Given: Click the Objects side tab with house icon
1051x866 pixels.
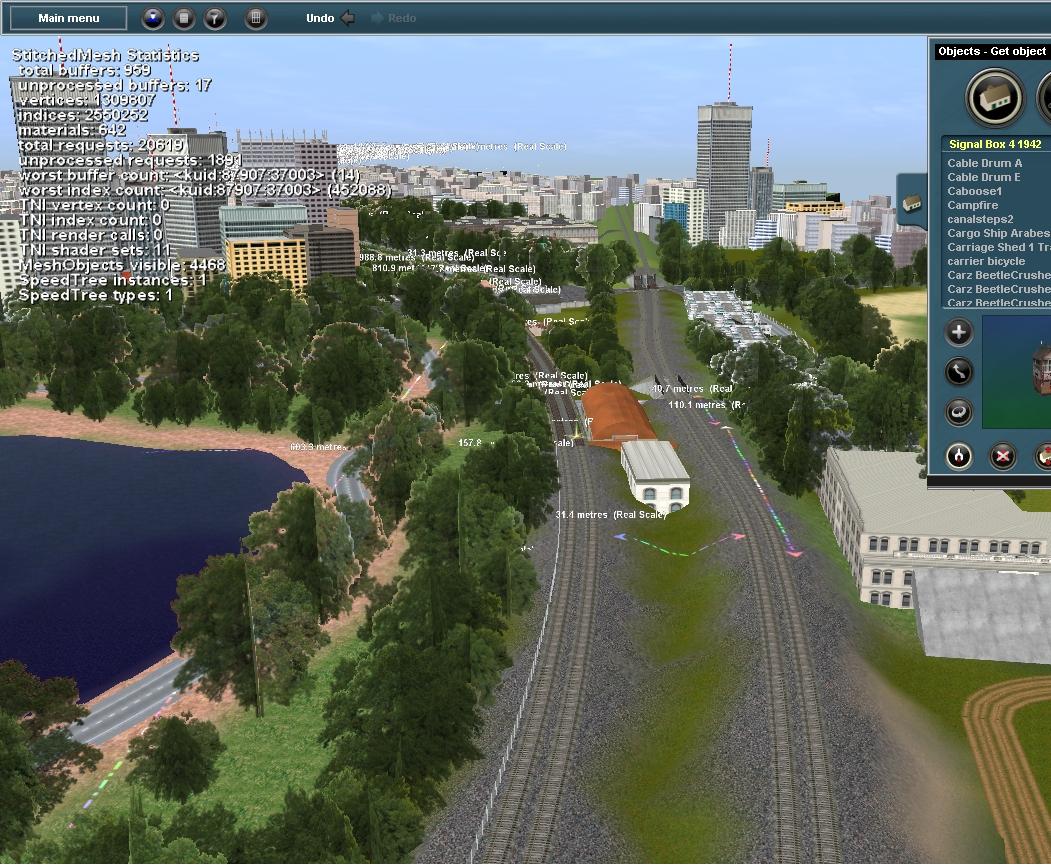Looking at the screenshot, I should coord(911,203).
